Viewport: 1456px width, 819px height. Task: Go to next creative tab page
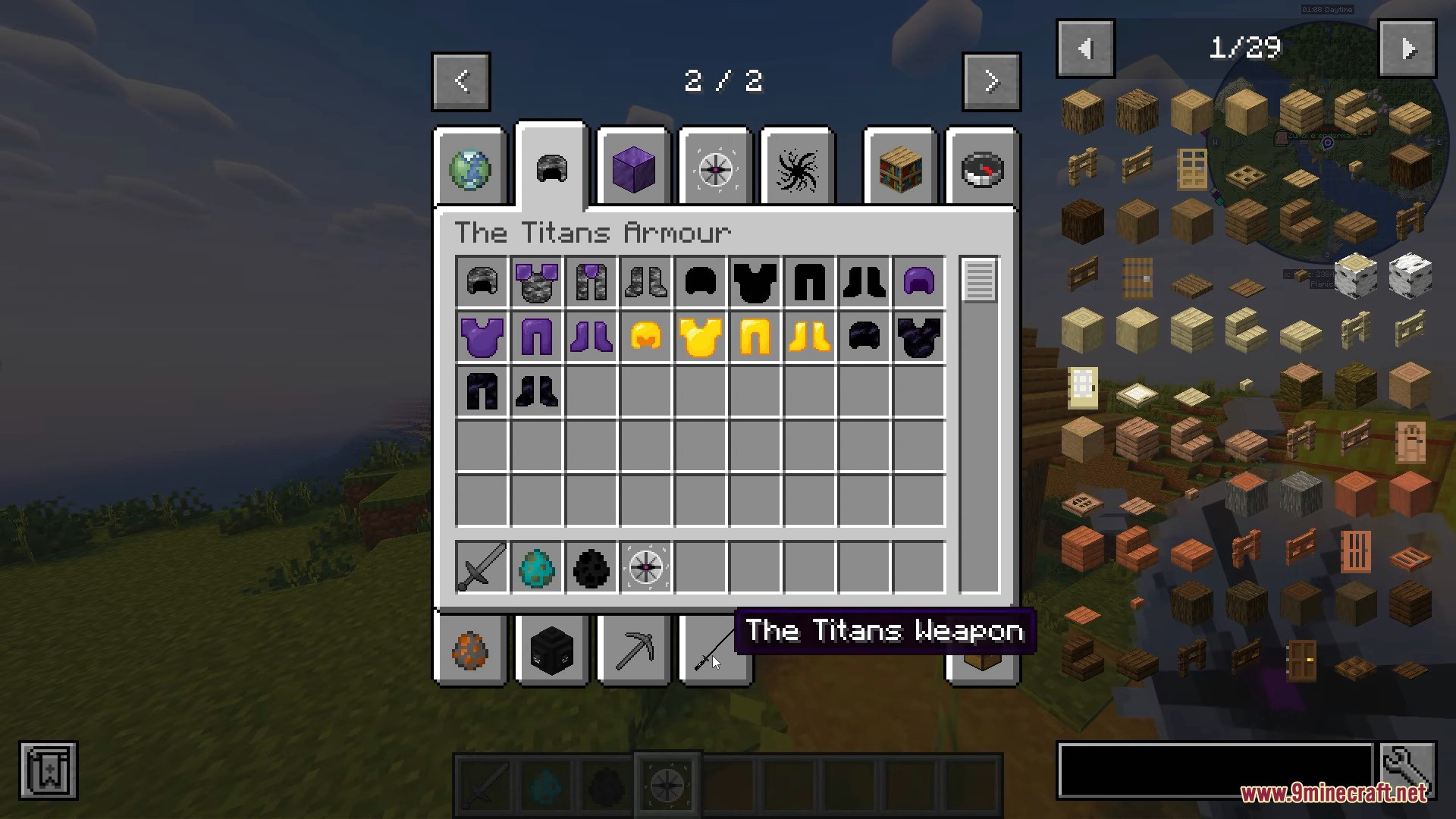[x=991, y=82]
